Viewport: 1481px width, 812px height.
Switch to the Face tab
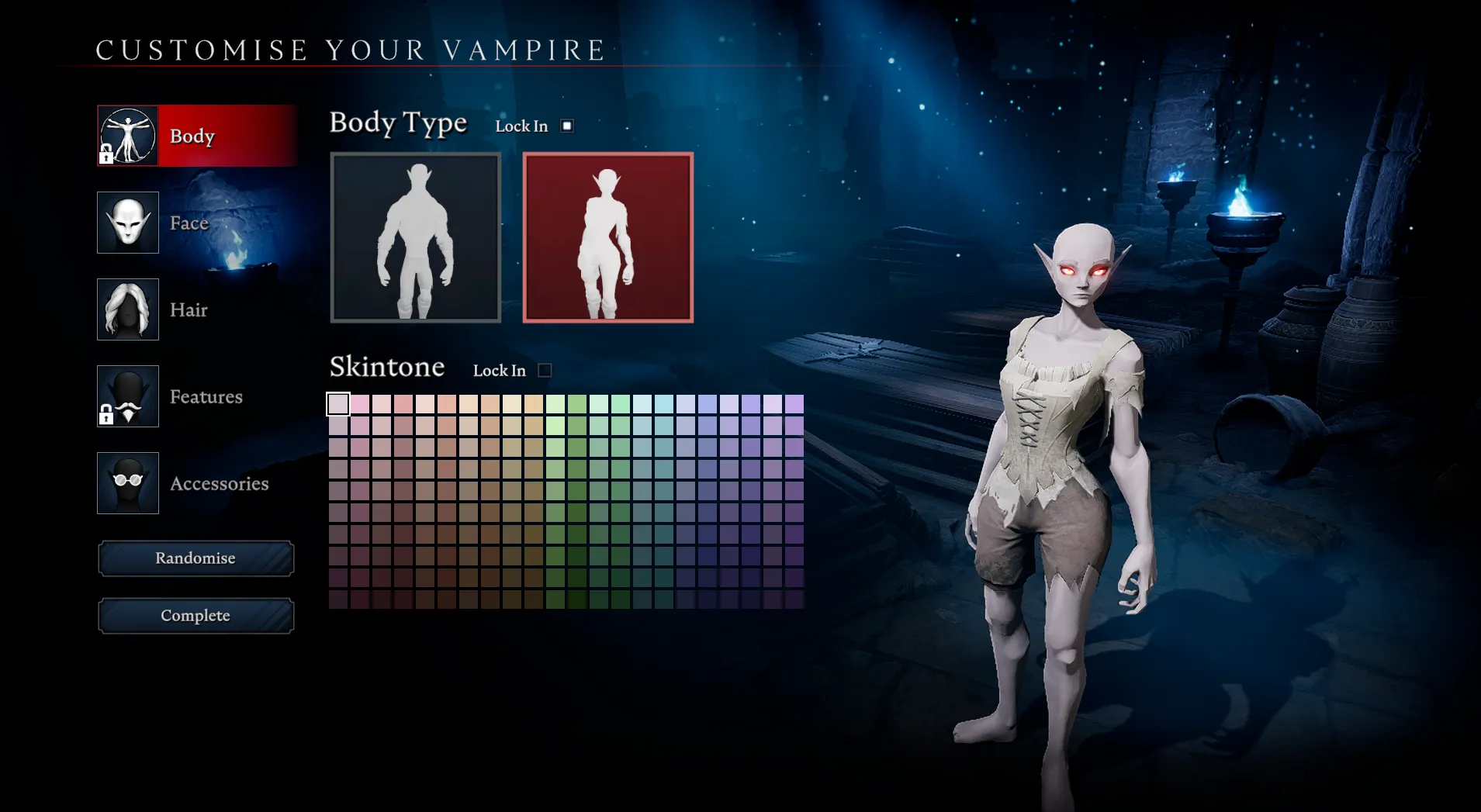tap(189, 223)
